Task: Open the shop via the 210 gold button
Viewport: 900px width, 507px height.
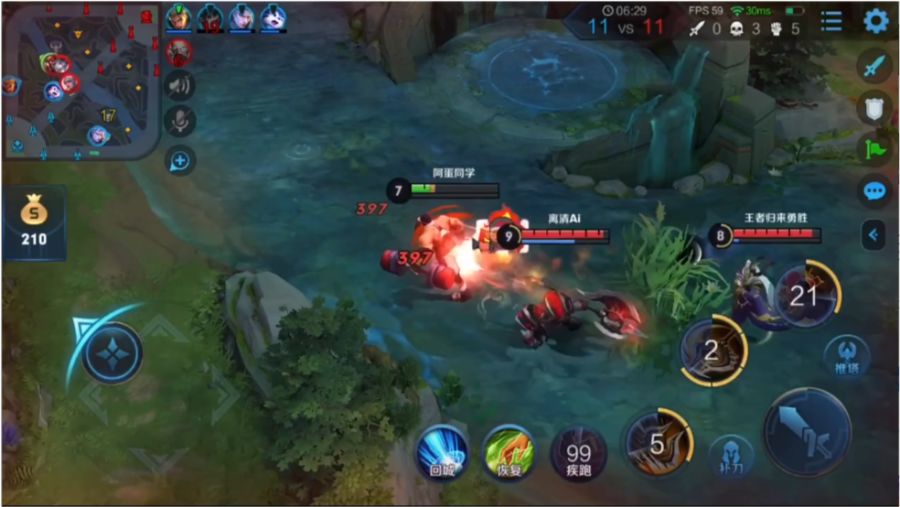Action: (34, 222)
